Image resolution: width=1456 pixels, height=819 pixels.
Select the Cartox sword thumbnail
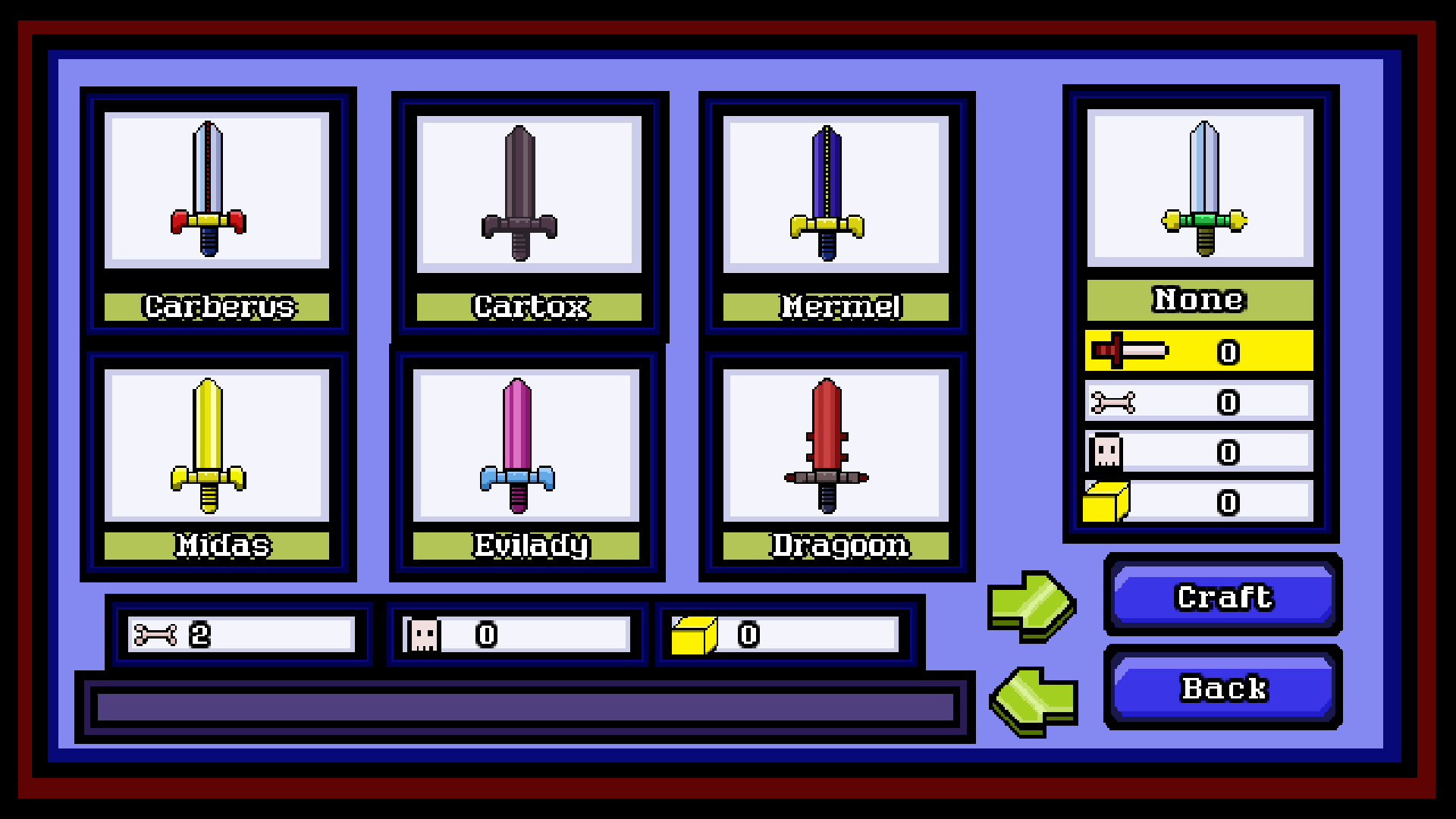pyautogui.click(x=529, y=190)
